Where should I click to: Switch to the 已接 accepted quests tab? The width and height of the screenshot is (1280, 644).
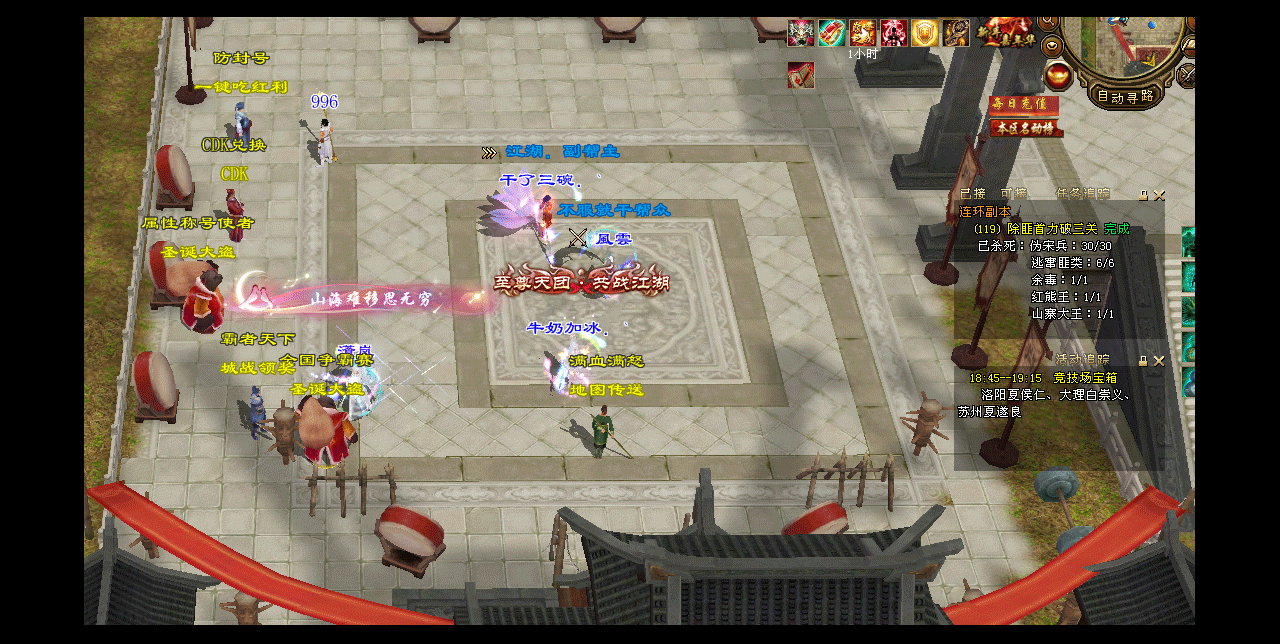(x=972, y=194)
